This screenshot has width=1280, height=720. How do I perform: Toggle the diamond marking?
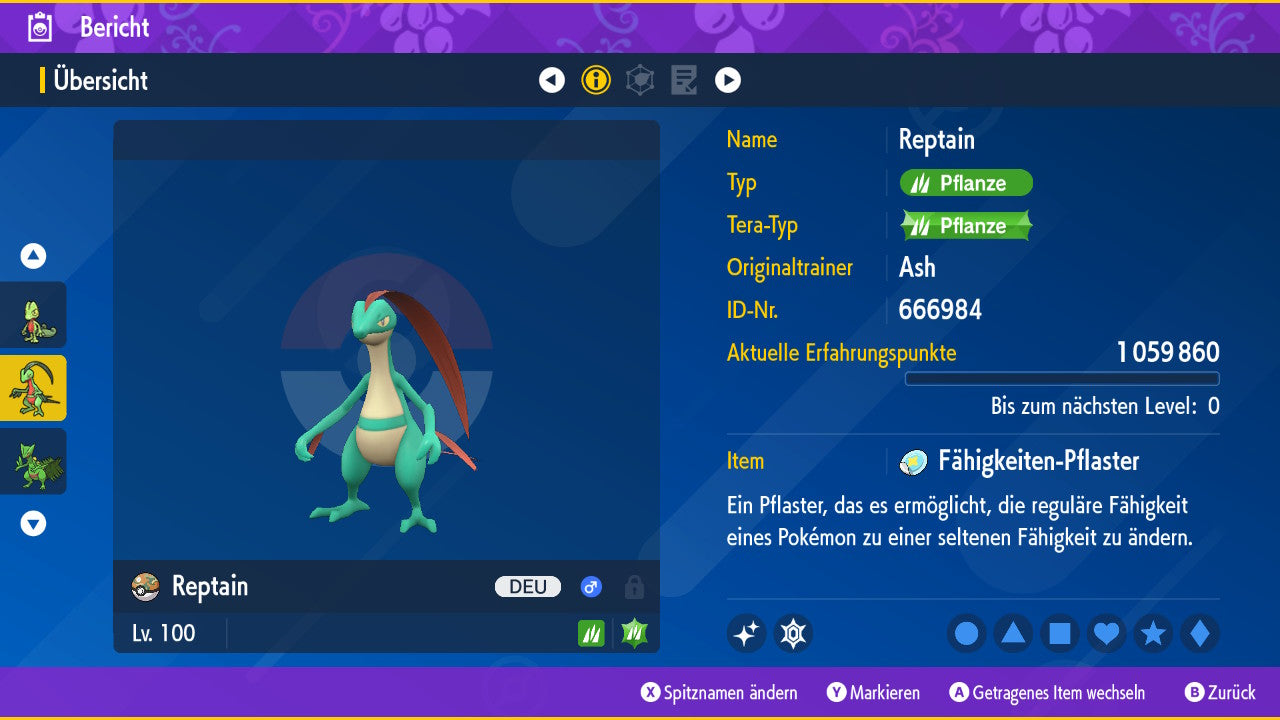(x=1200, y=633)
